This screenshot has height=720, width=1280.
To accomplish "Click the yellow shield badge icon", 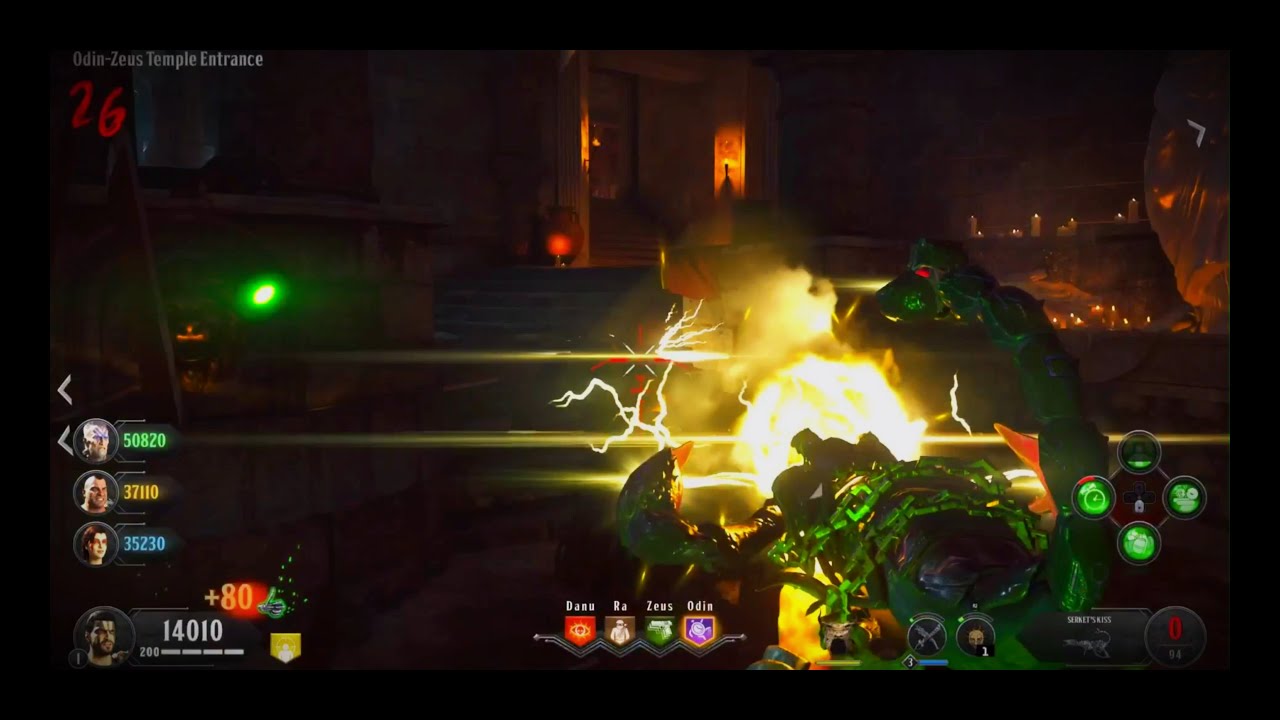I will pyautogui.click(x=285, y=647).
